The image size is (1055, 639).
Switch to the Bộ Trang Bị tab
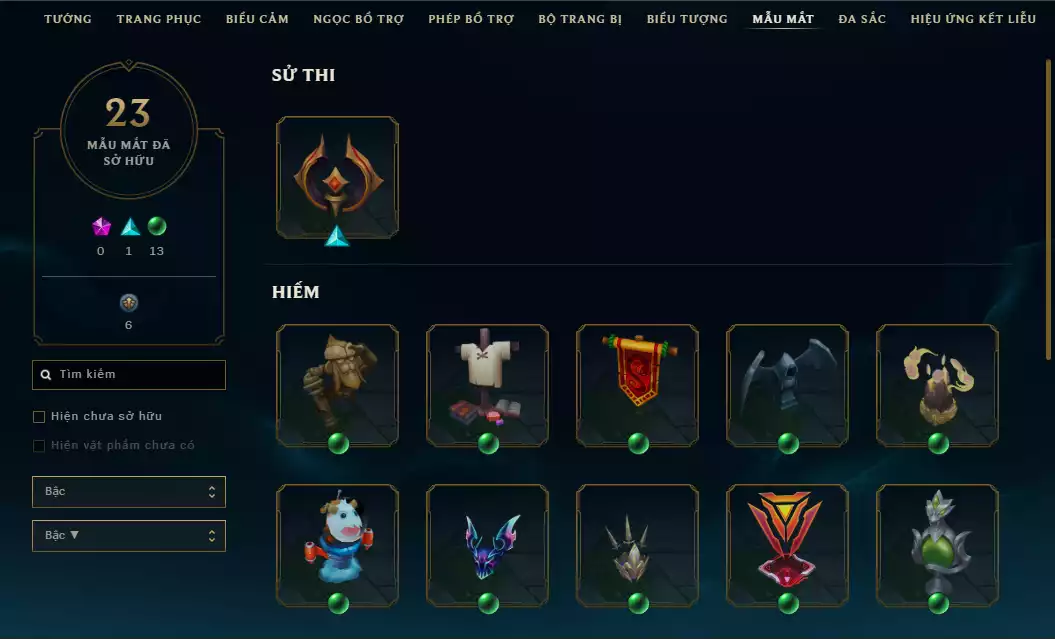[580, 19]
